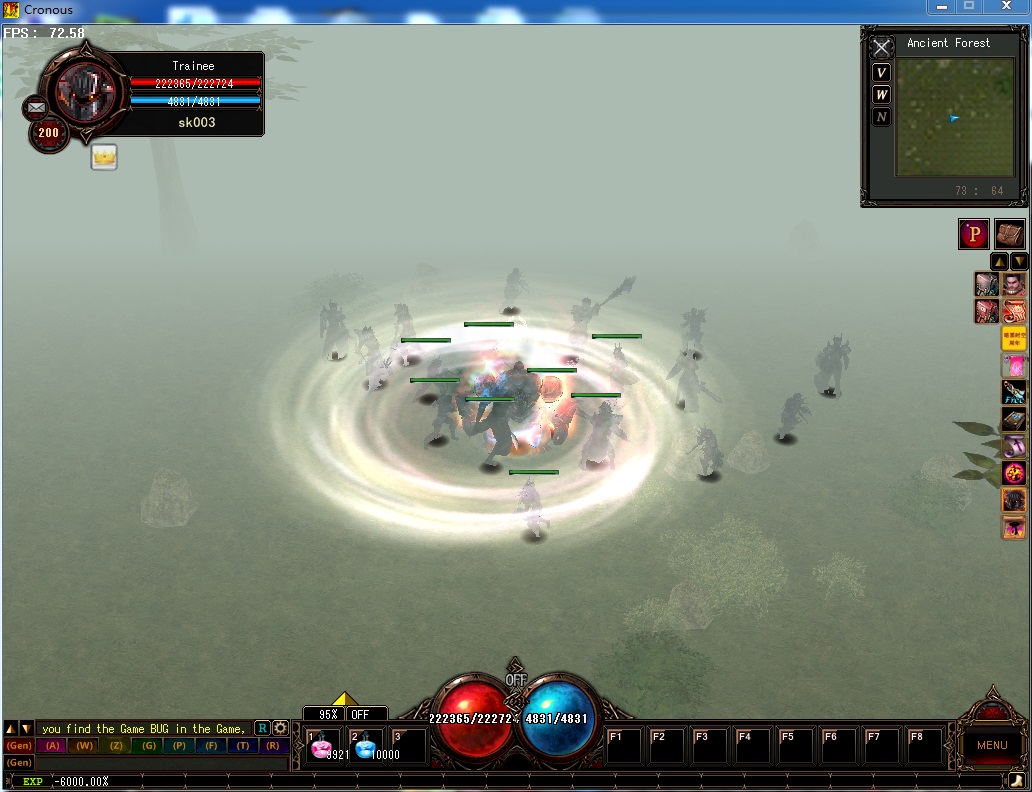Select the purple (A) chat channel tab
Viewport: 1032px width, 792px height.
click(x=53, y=746)
